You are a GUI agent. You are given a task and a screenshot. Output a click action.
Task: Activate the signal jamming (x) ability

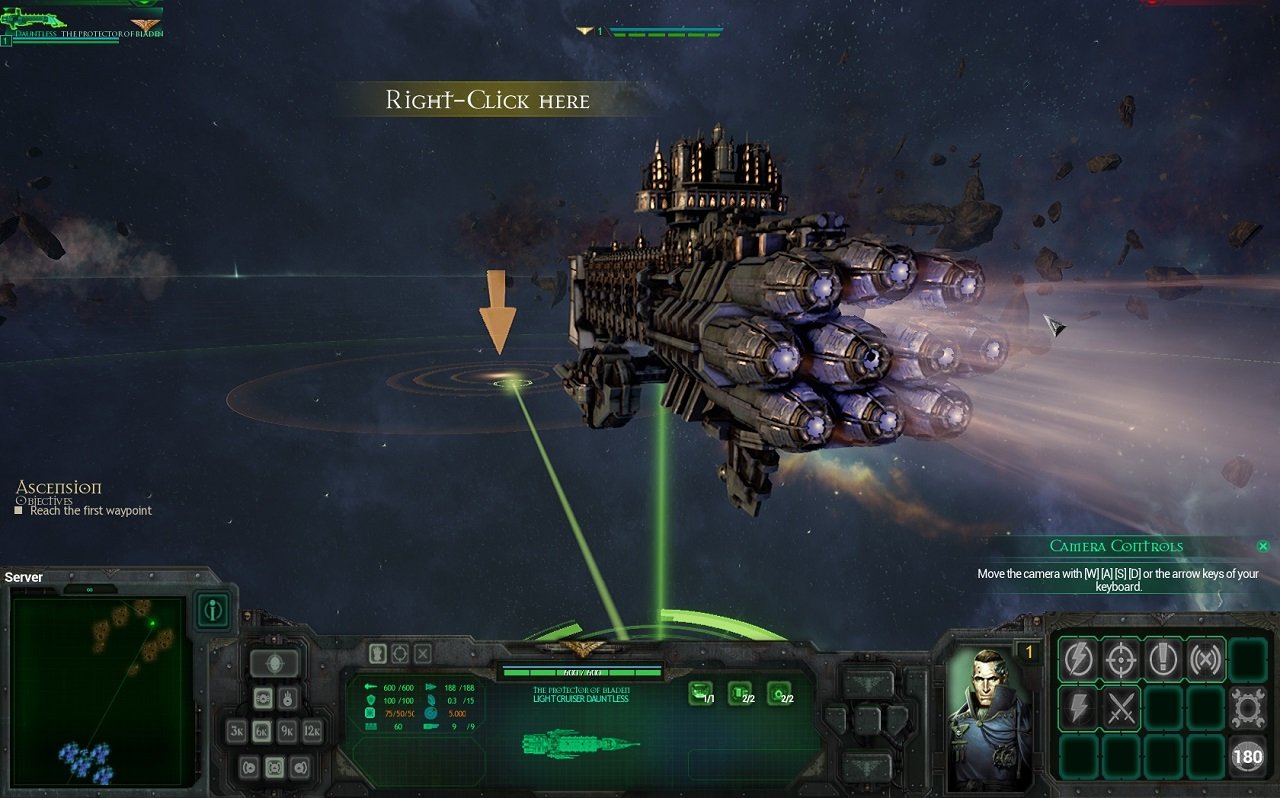point(1206,658)
